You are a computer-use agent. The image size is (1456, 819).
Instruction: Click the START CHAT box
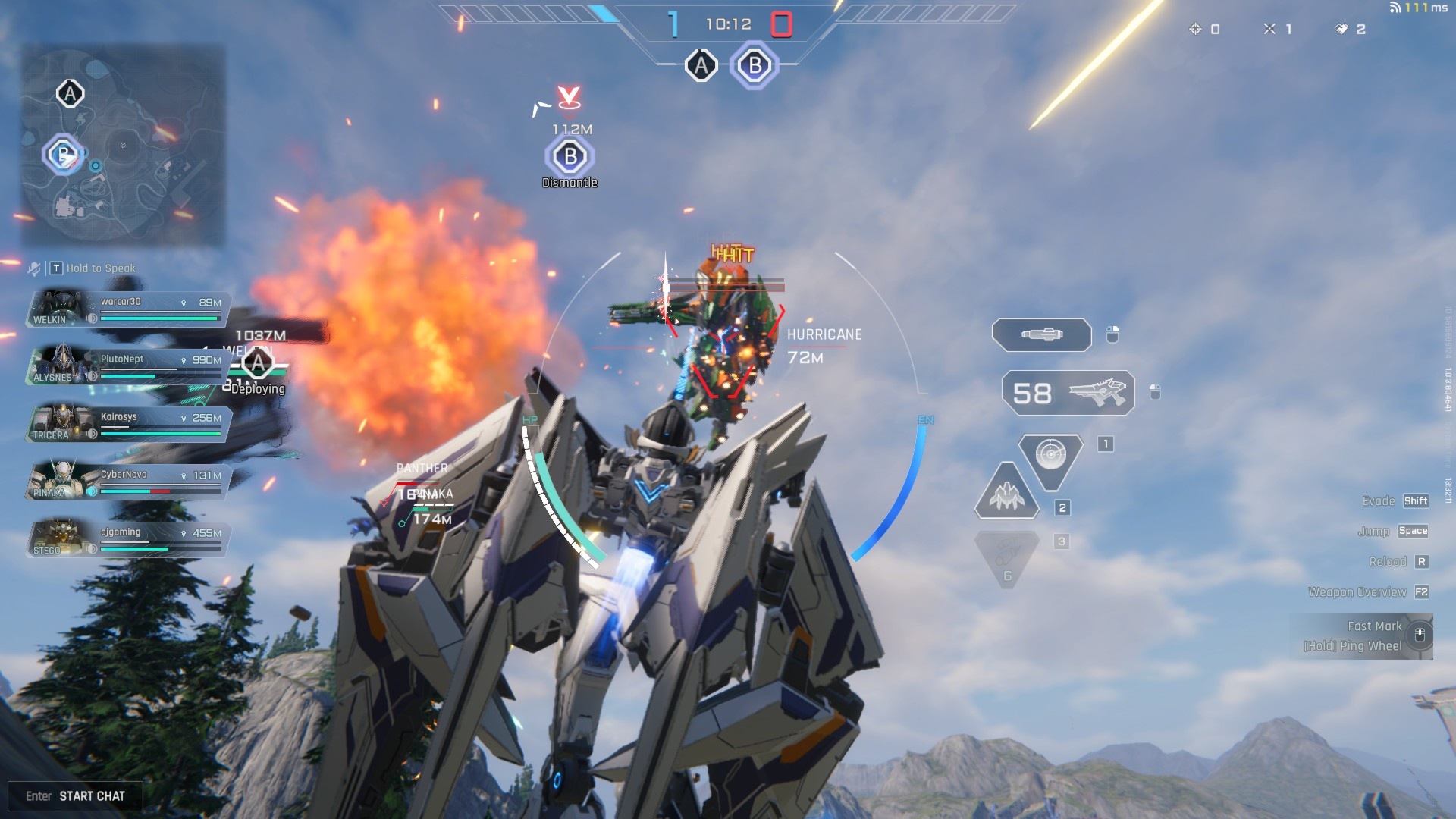click(x=75, y=795)
